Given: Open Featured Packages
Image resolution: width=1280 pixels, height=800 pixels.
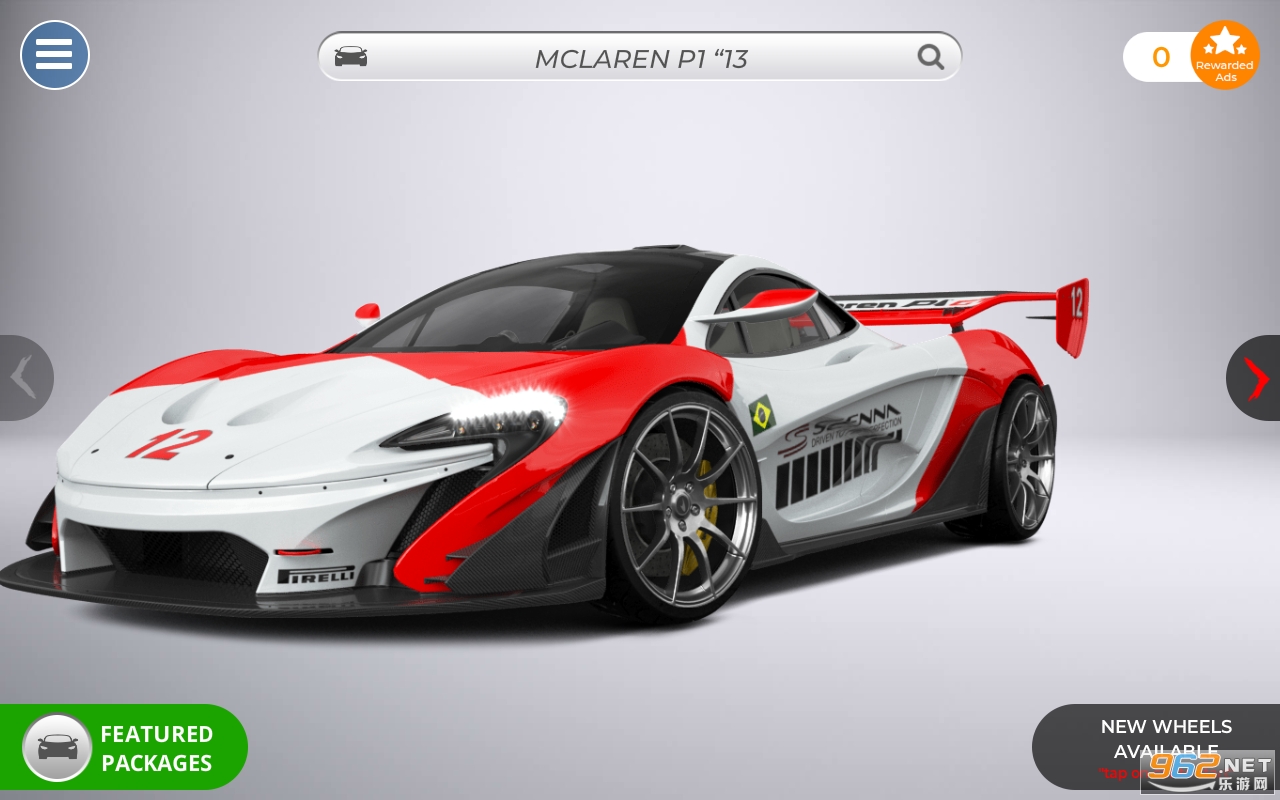Looking at the screenshot, I should 124,748.
